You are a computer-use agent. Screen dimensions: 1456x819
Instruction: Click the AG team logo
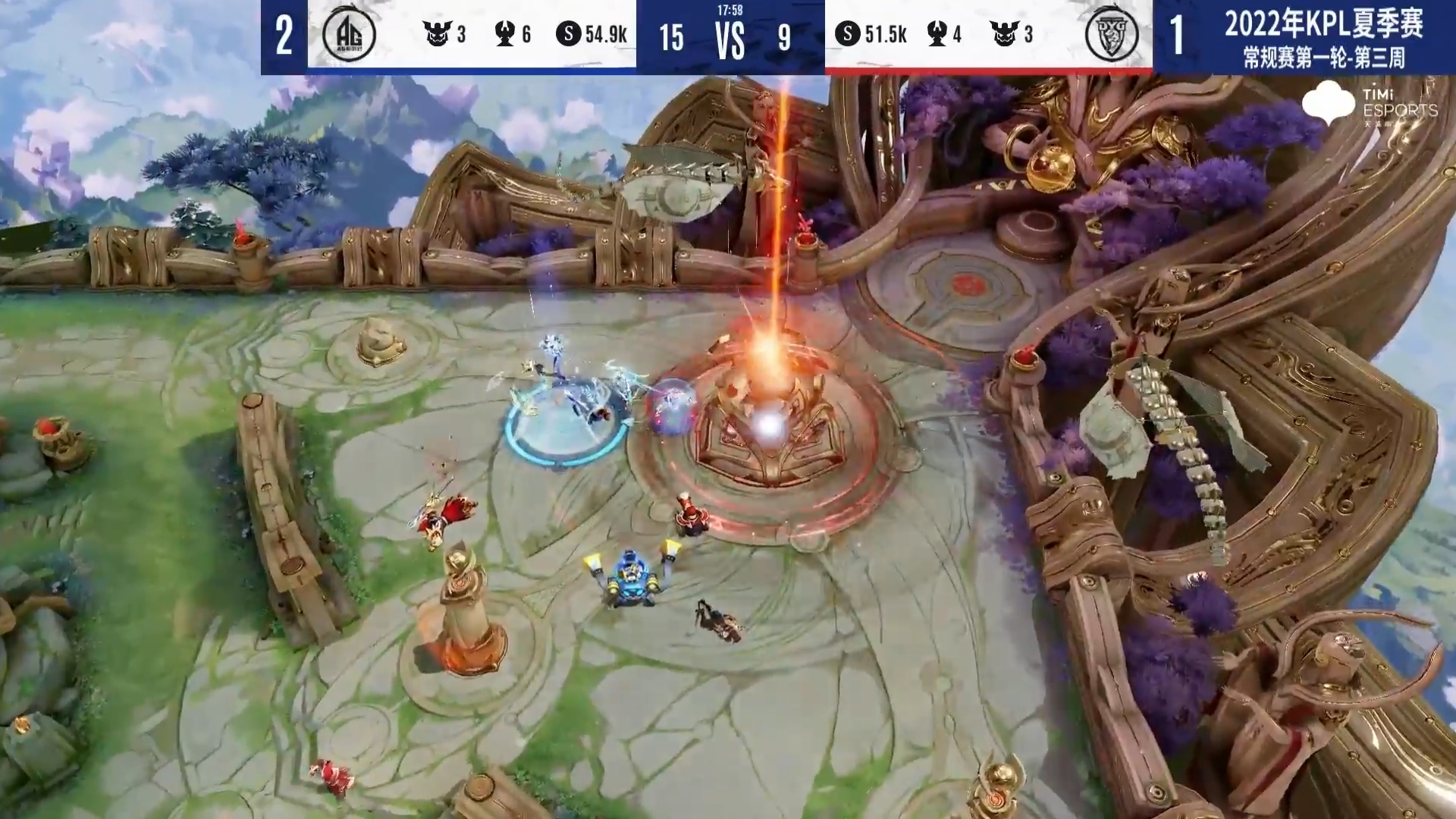pyautogui.click(x=349, y=35)
